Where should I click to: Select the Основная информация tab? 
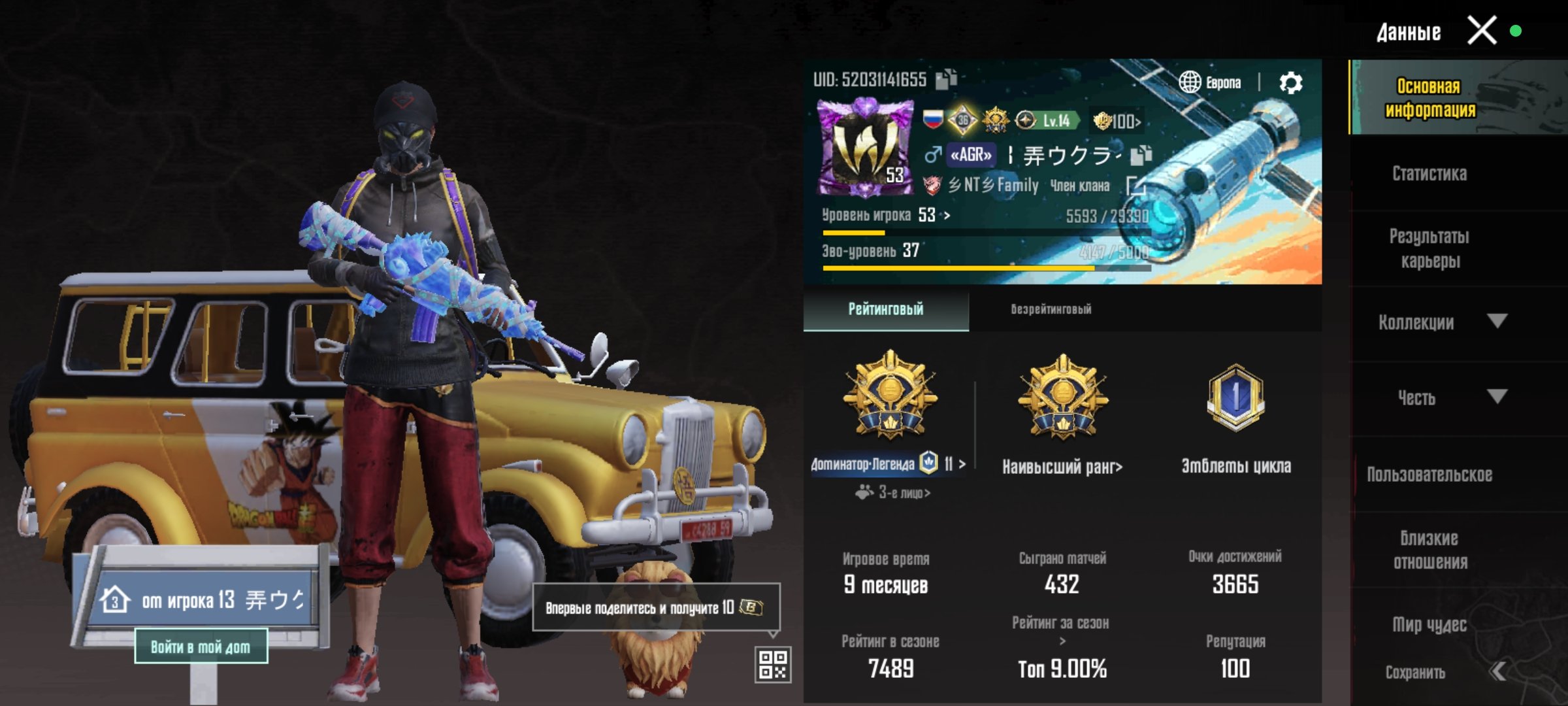coord(1429,98)
